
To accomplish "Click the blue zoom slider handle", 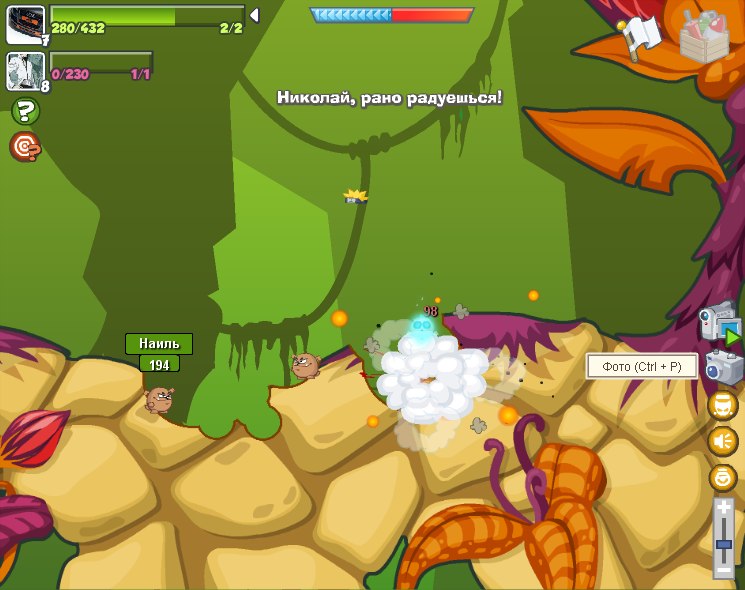I will (x=723, y=545).
